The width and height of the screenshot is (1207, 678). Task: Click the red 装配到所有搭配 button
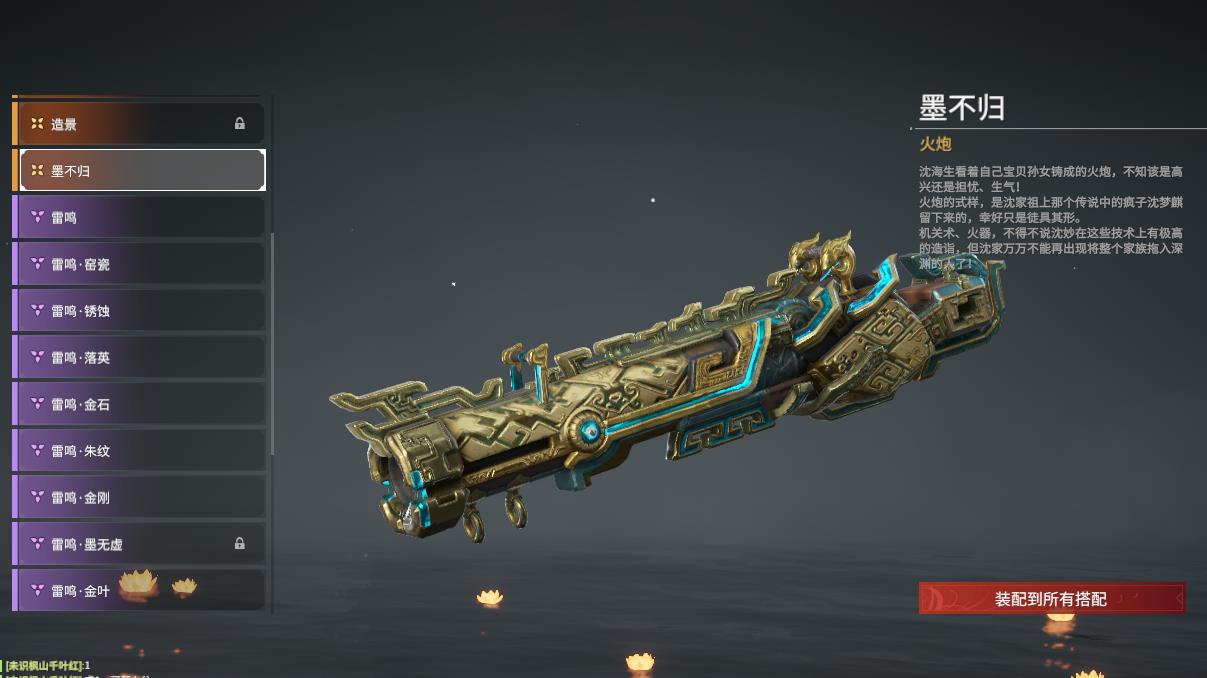tap(1051, 599)
